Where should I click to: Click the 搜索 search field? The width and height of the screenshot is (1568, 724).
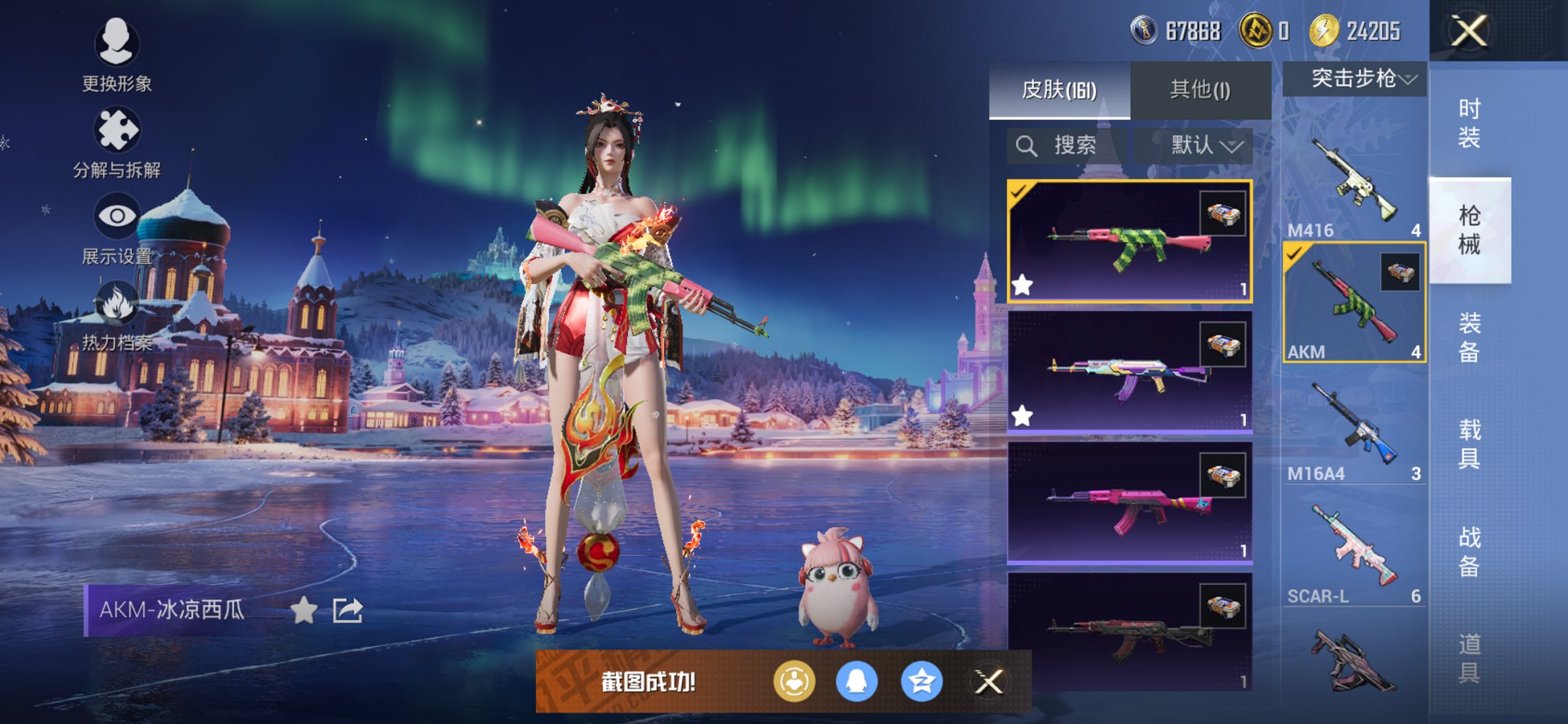pyautogui.click(x=1067, y=146)
